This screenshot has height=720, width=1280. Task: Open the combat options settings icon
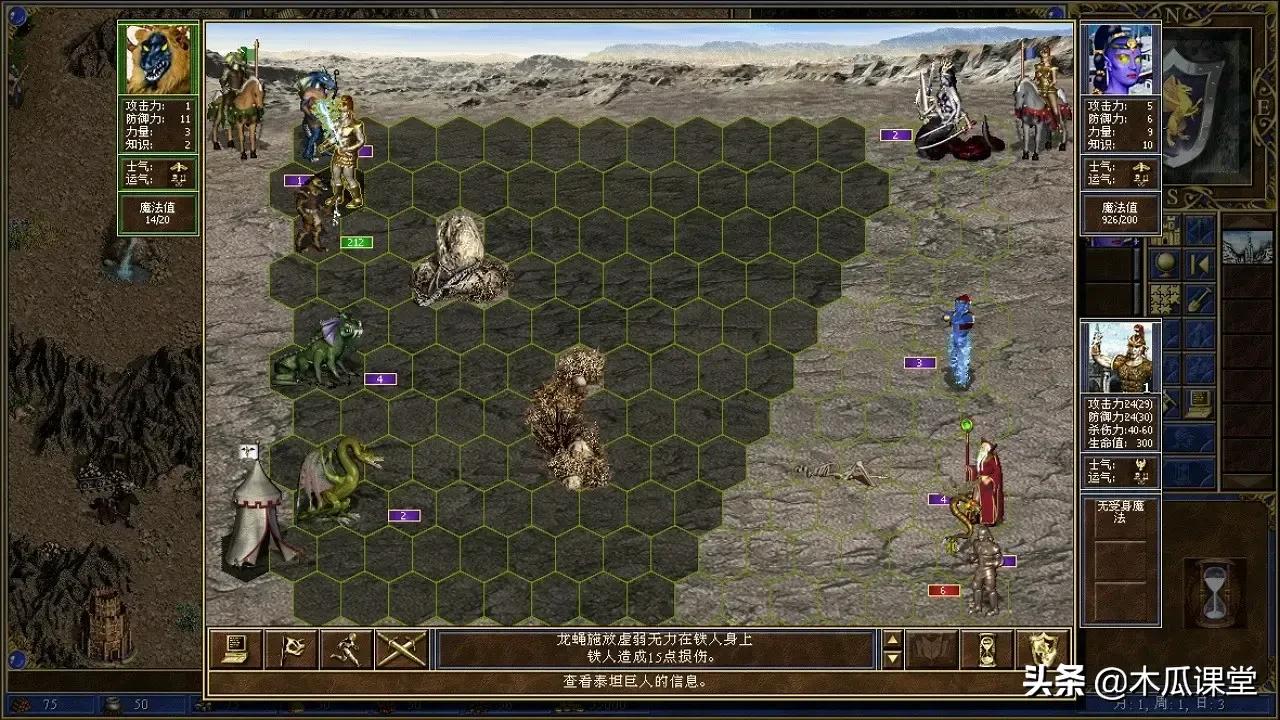pyautogui.click(x=238, y=649)
